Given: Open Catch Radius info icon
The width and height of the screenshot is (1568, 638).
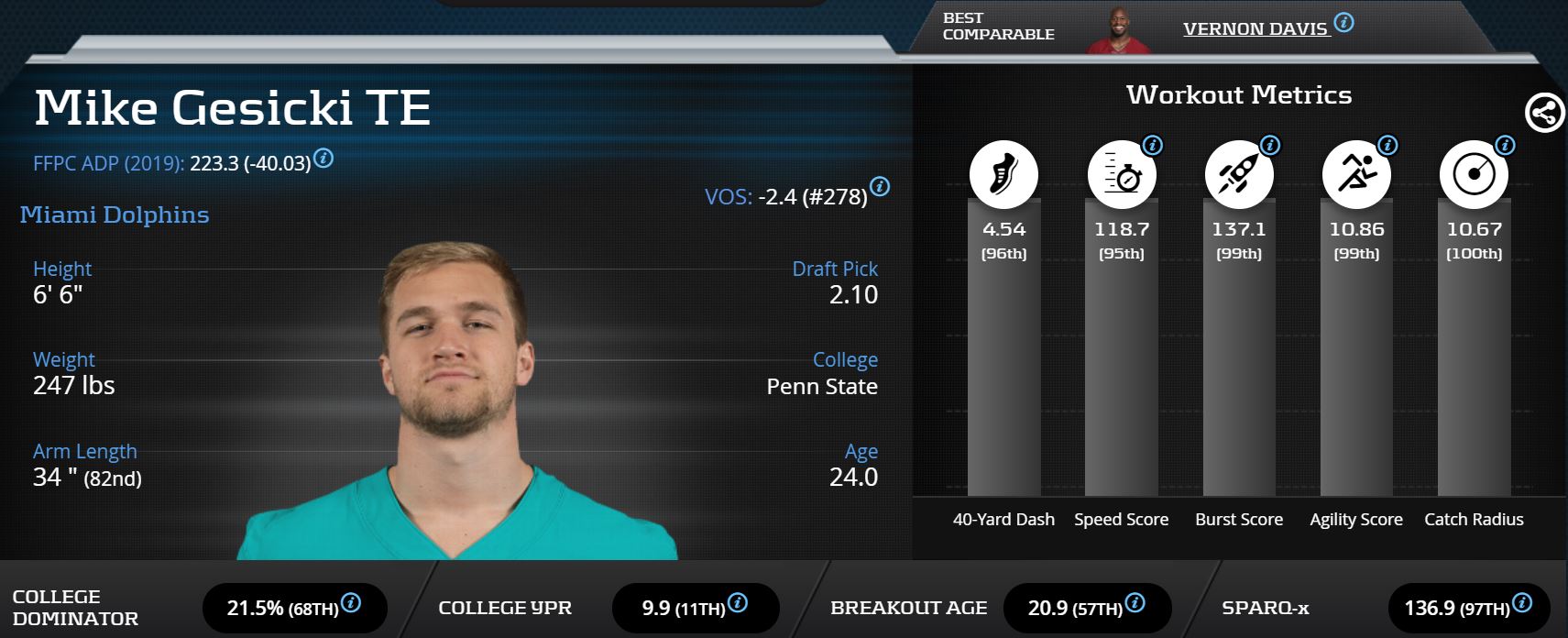Looking at the screenshot, I should tap(1505, 145).
